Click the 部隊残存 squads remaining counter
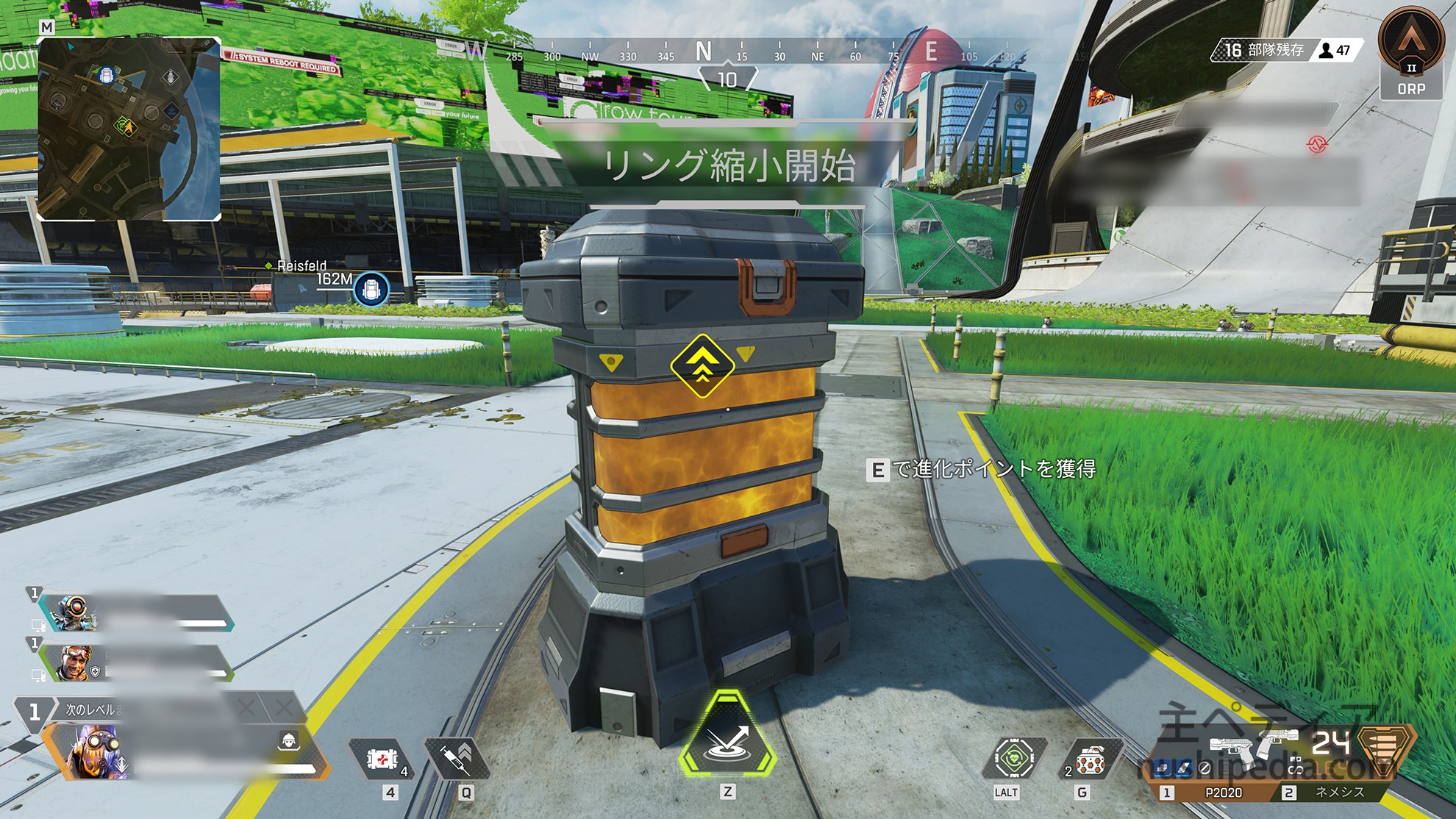 [x=1263, y=50]
